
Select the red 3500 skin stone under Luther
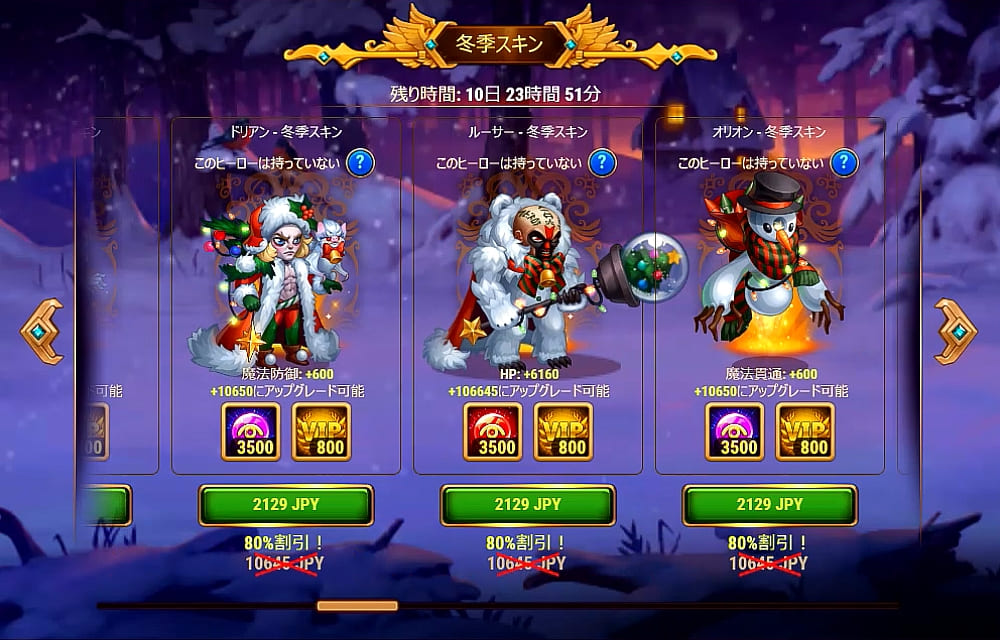(491, 432)
